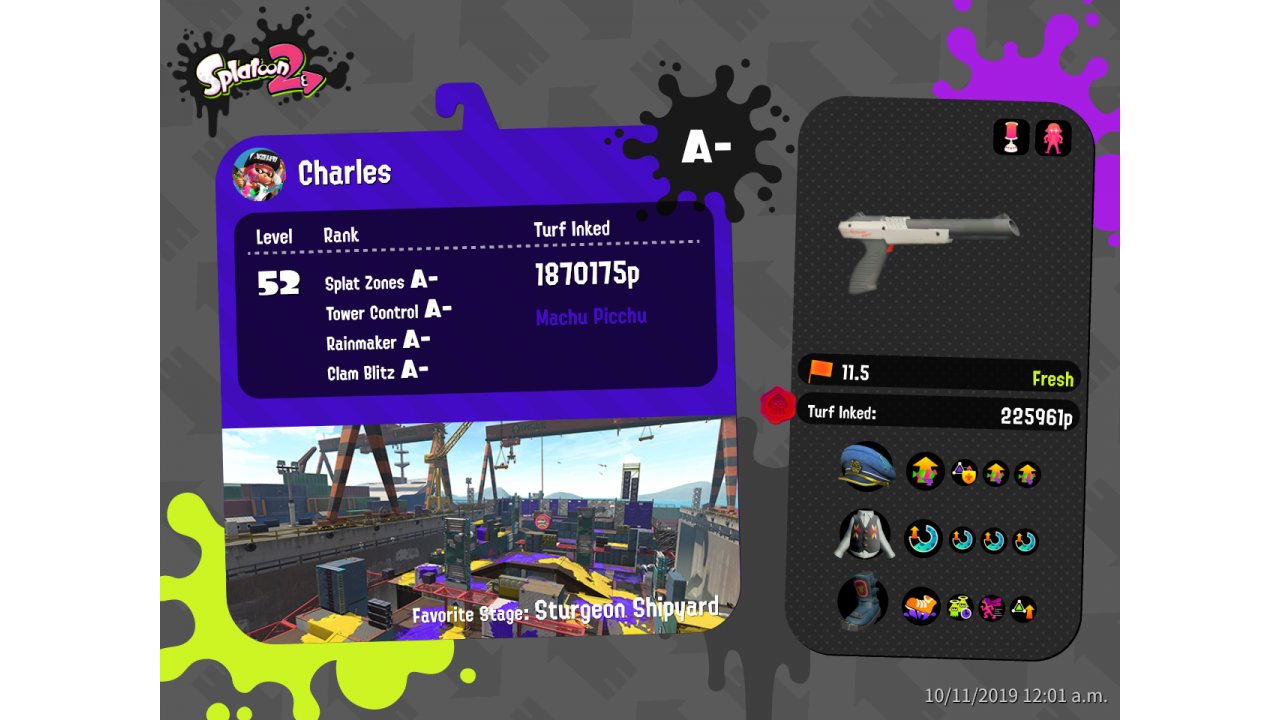Click the shoe's main orange sneaker ability
The width and height of the screenshot is (1280, 720).
[x=921, y=606]
